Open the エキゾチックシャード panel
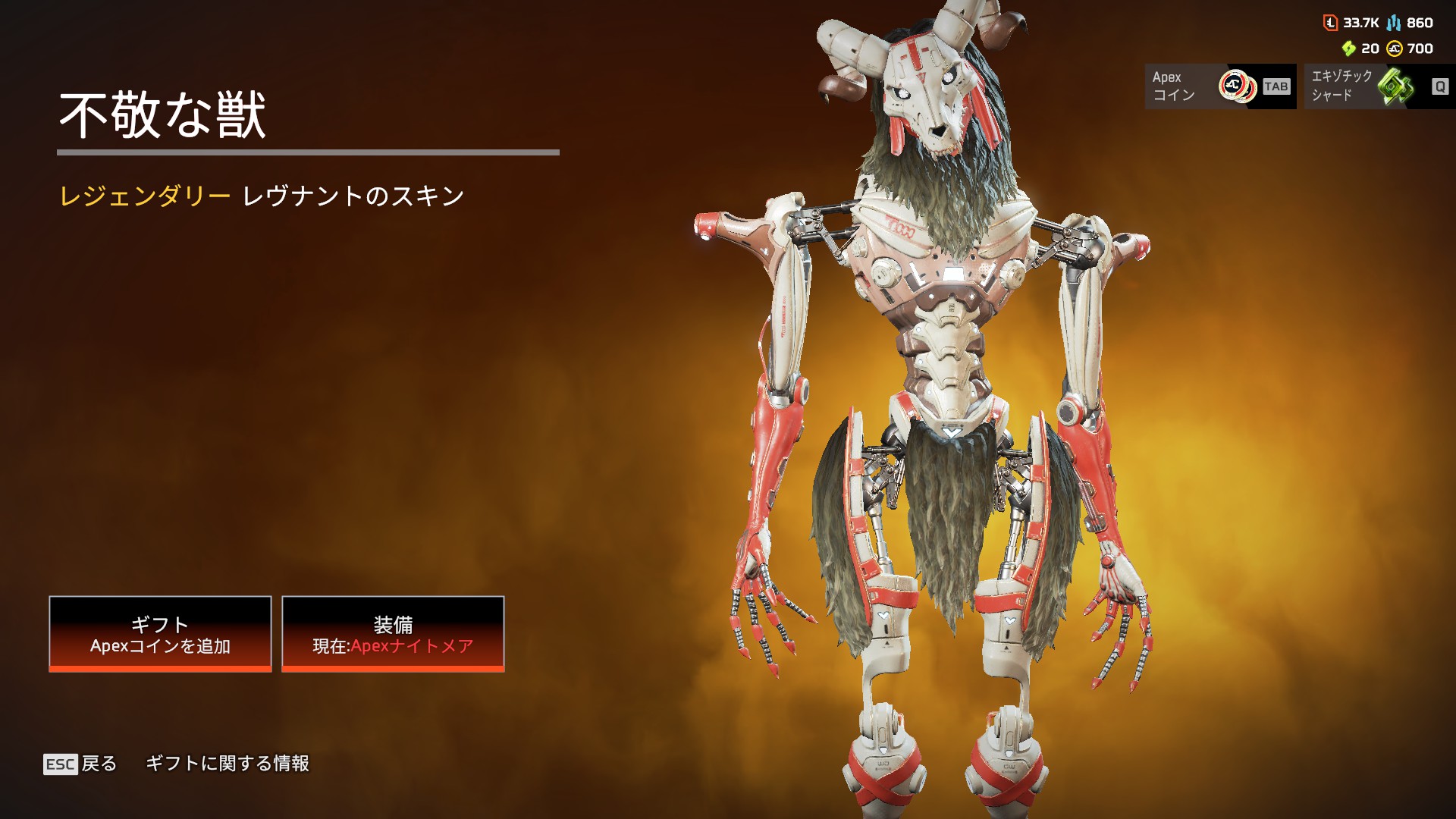The image size is (1456, 819). click(1379, 86)
